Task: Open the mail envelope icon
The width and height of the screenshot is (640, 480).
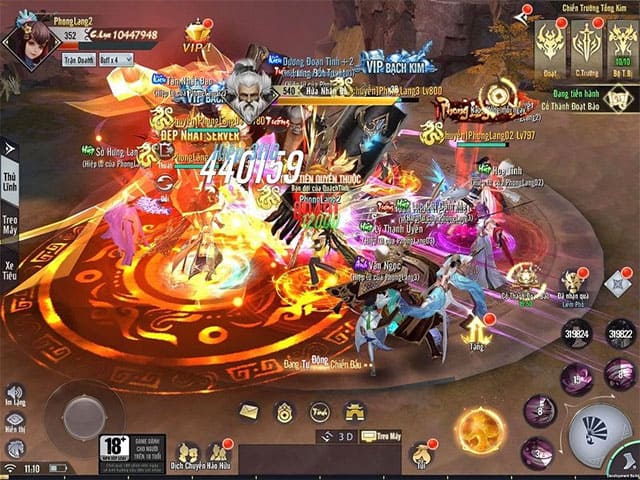Action: 248,411
